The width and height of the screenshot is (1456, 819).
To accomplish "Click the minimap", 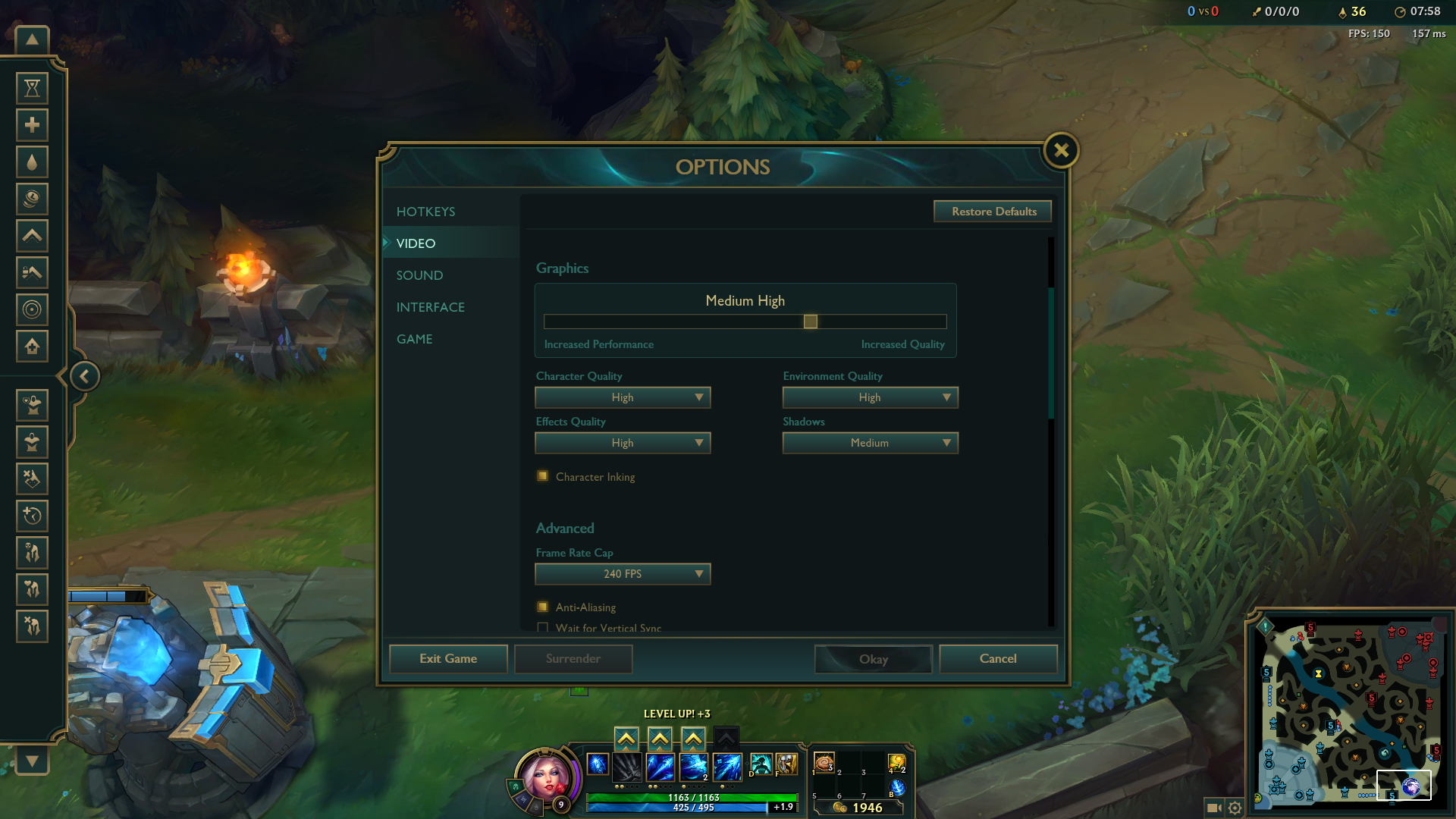I will click(1351, 713).
